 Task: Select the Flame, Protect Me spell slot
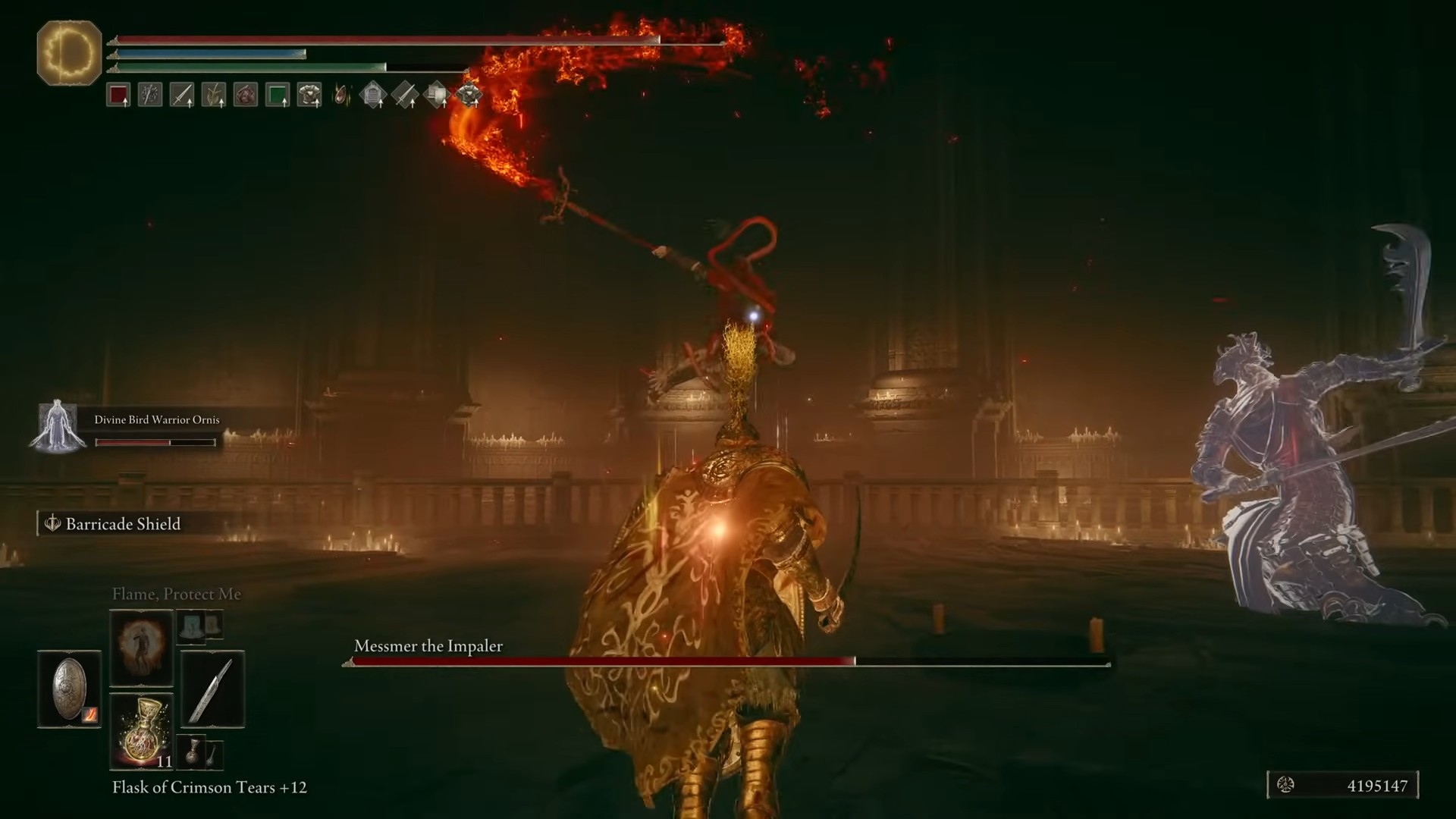pyautogui.click(x=141, y=647)
